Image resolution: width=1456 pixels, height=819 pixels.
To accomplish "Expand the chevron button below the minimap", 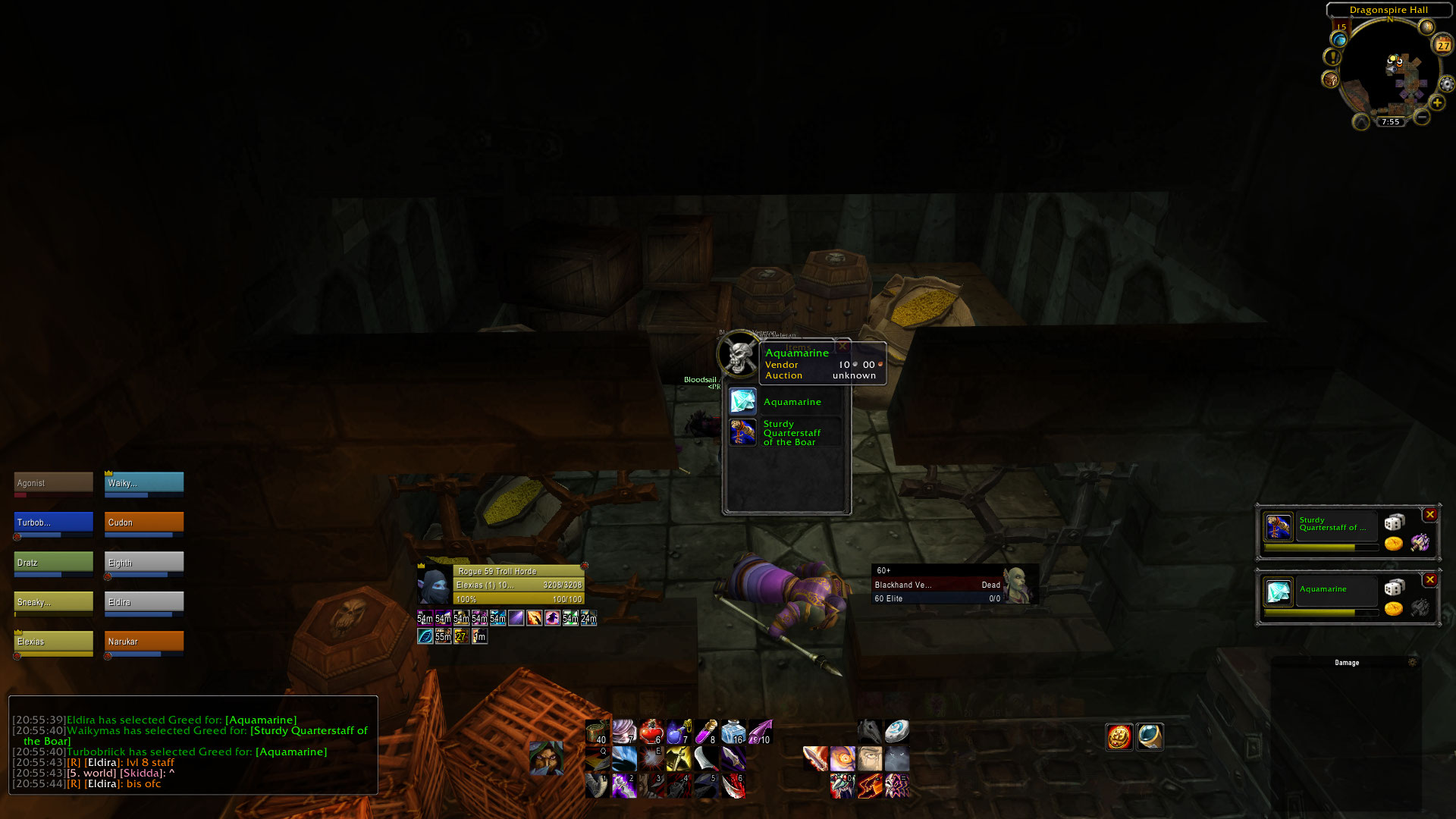I will (x=1360, y=122).
